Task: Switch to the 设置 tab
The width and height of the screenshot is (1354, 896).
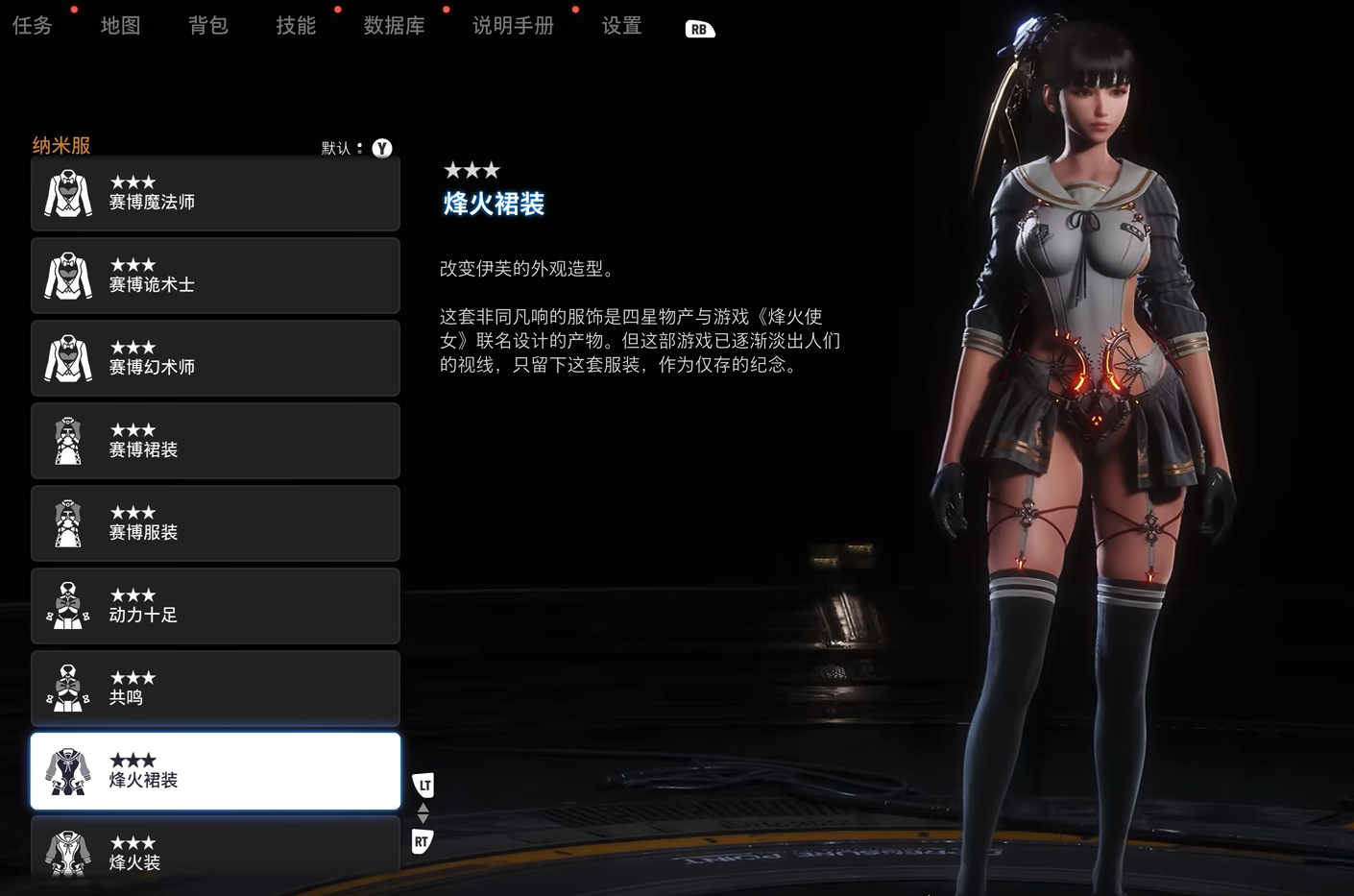Action: click(621, 26)
